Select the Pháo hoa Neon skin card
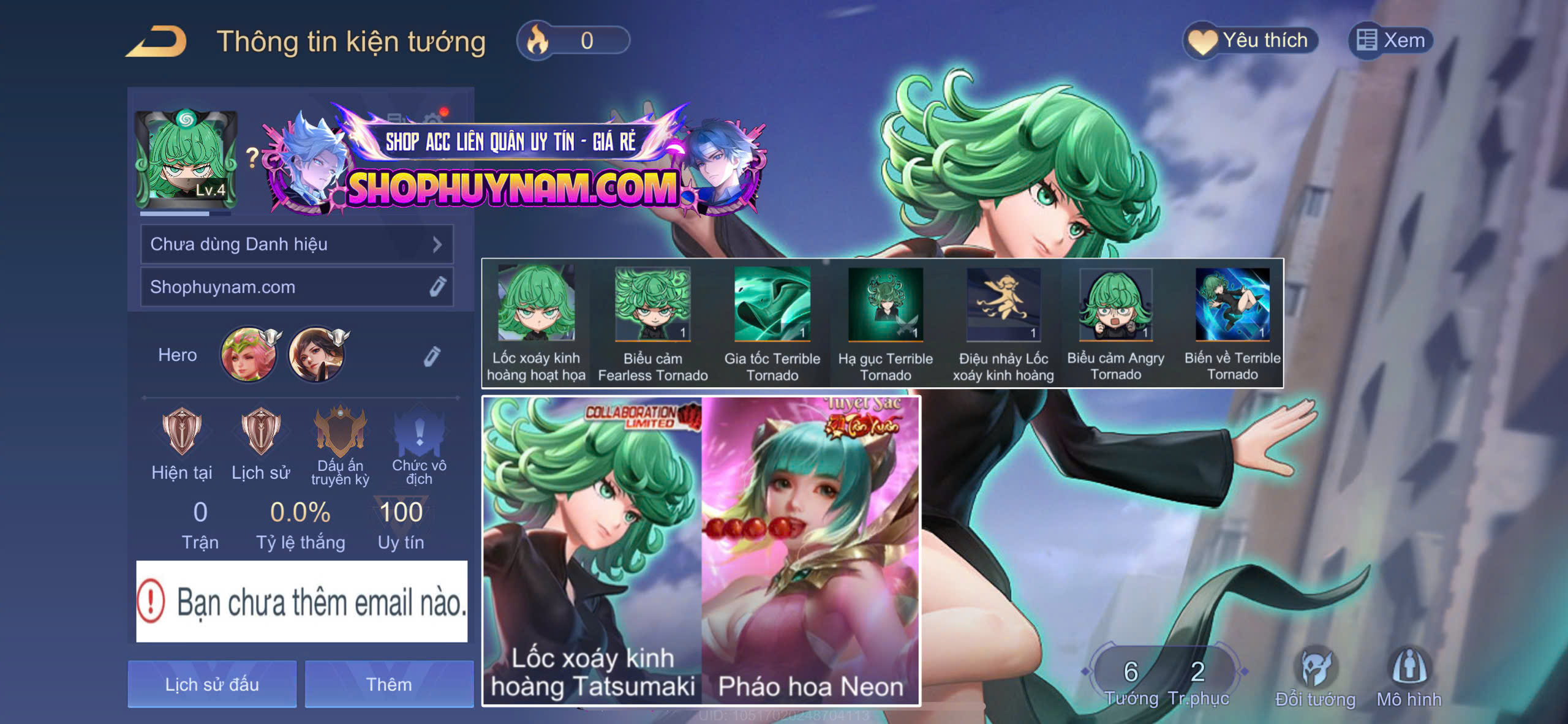The width and height of the screenshot is (1568, 724). [x=810, y=550]
